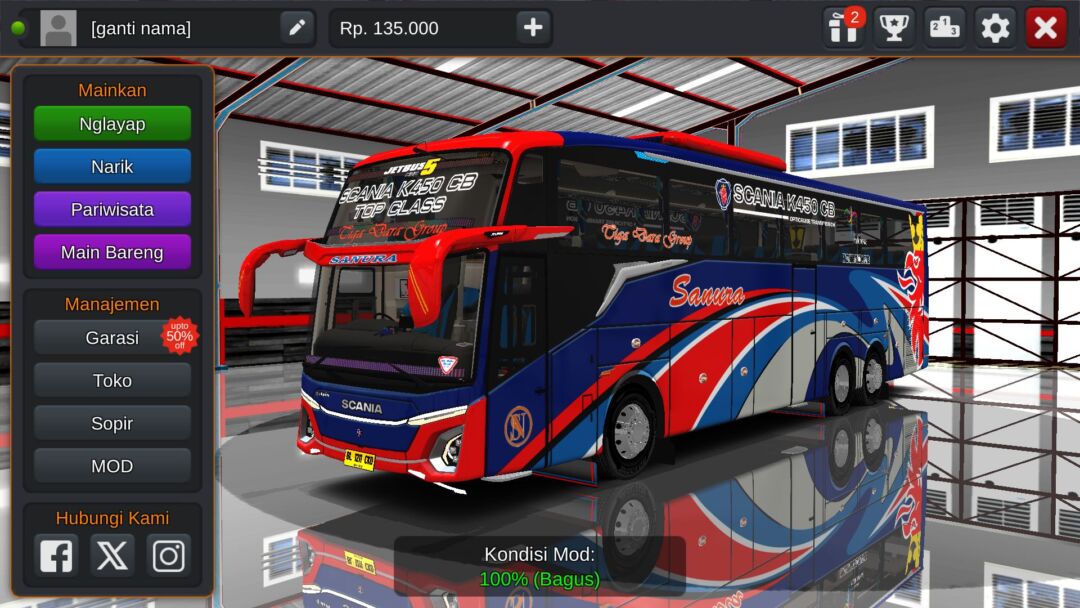Image resolution: width=1080 pixels, height=608 pixels.
Task: Show the leaderboard podium
Action: click(x=944, y=28)
